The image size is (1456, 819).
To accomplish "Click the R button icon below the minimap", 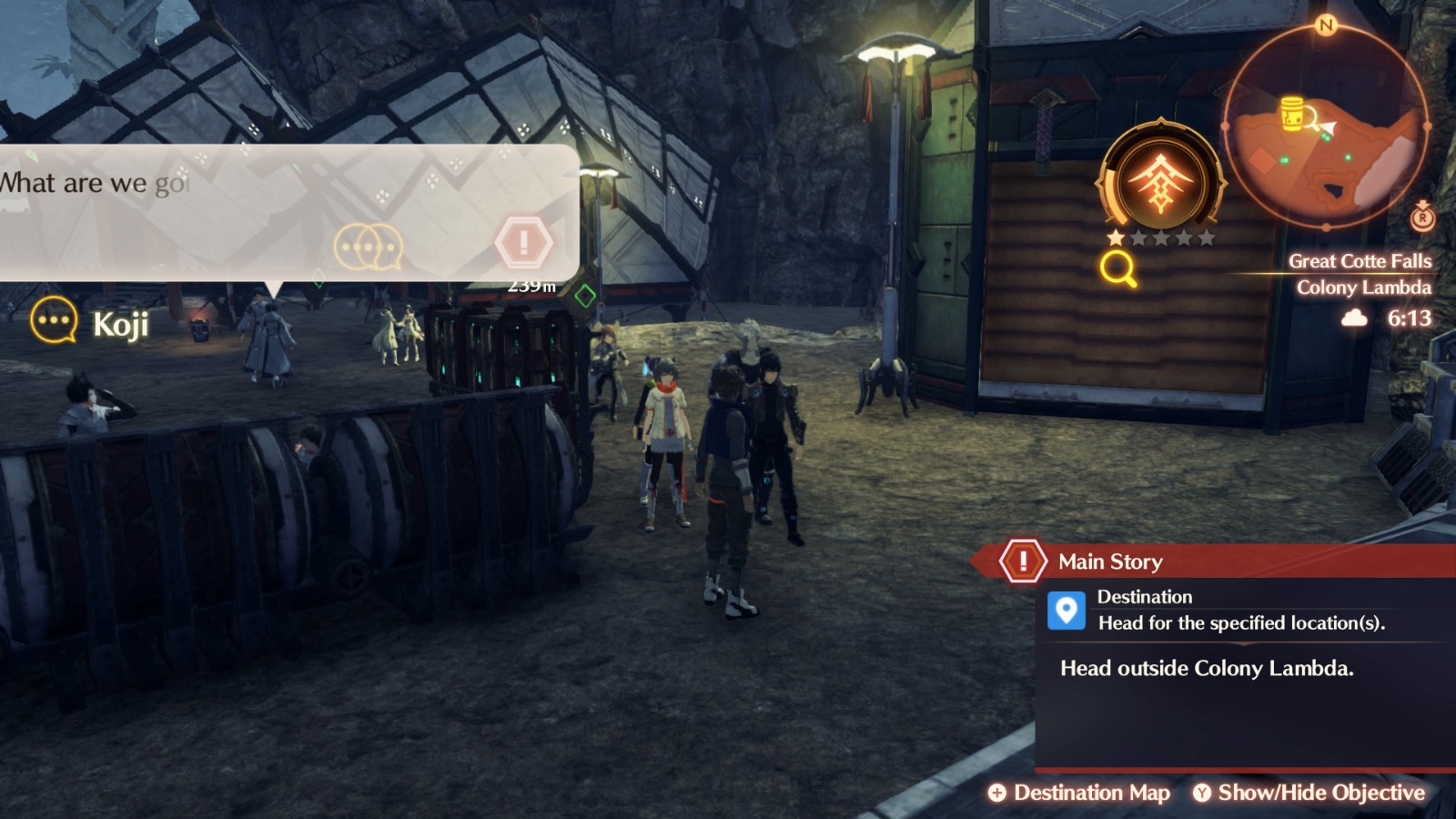I will [1420, 218].
